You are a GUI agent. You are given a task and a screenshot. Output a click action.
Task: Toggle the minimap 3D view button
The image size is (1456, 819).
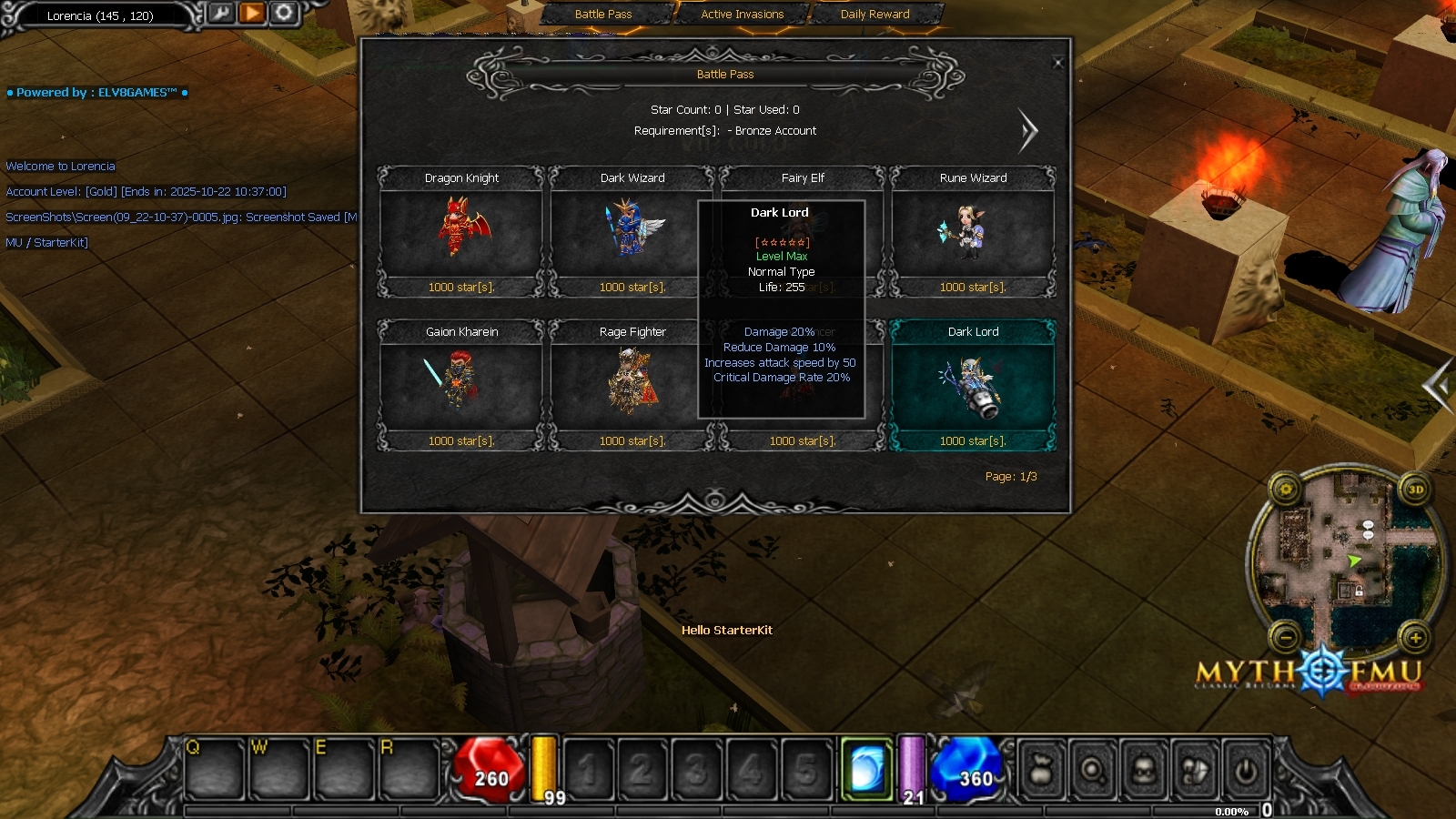[1416, 490]
